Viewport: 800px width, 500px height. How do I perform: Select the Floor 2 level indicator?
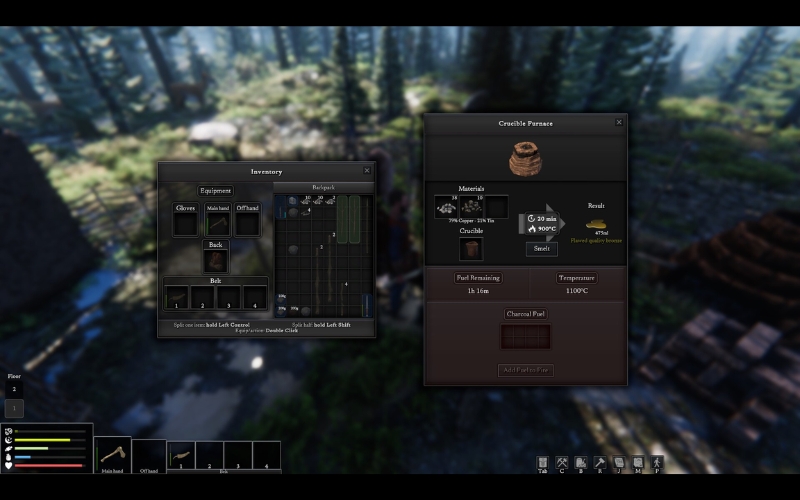(x=14, y=388)
